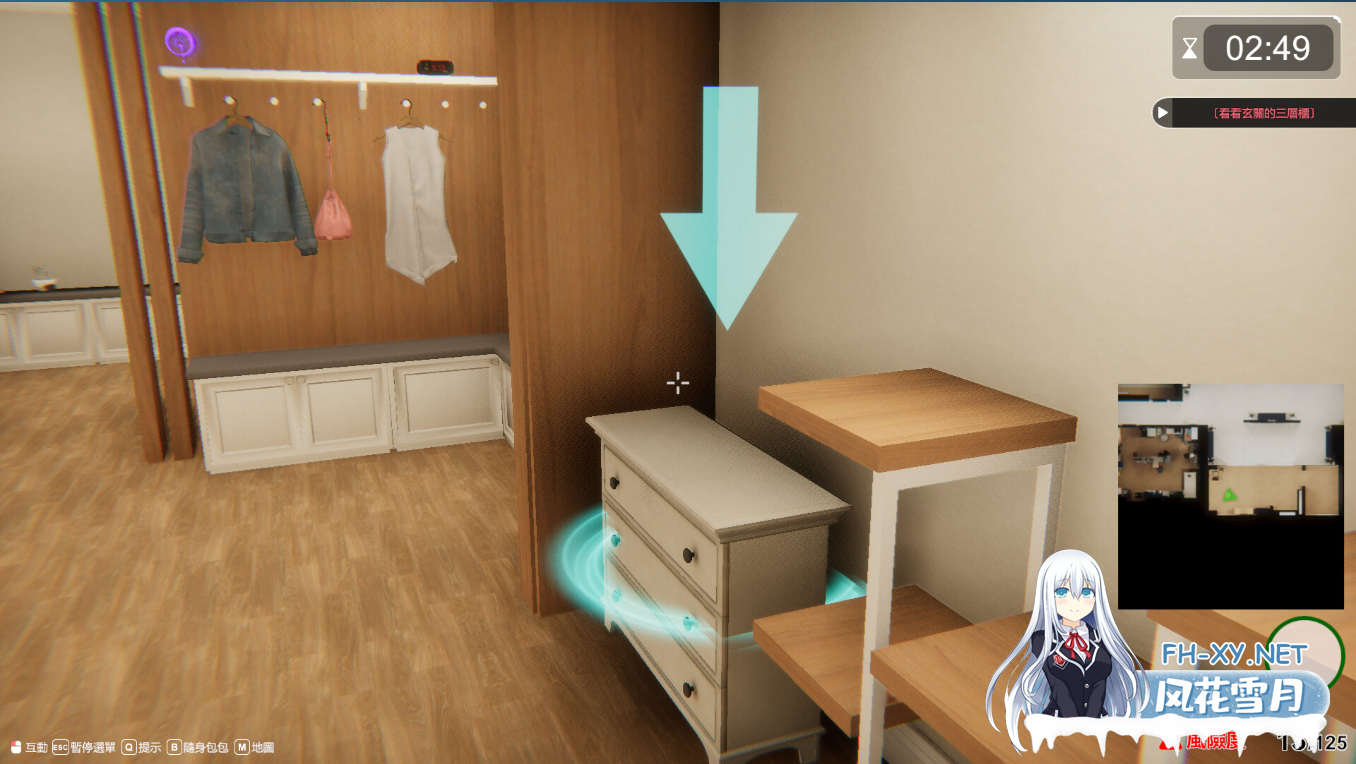Select the objective text 看看玄關的三層櫃
Screen dimensions: 1356x764
click(1265, 113)
